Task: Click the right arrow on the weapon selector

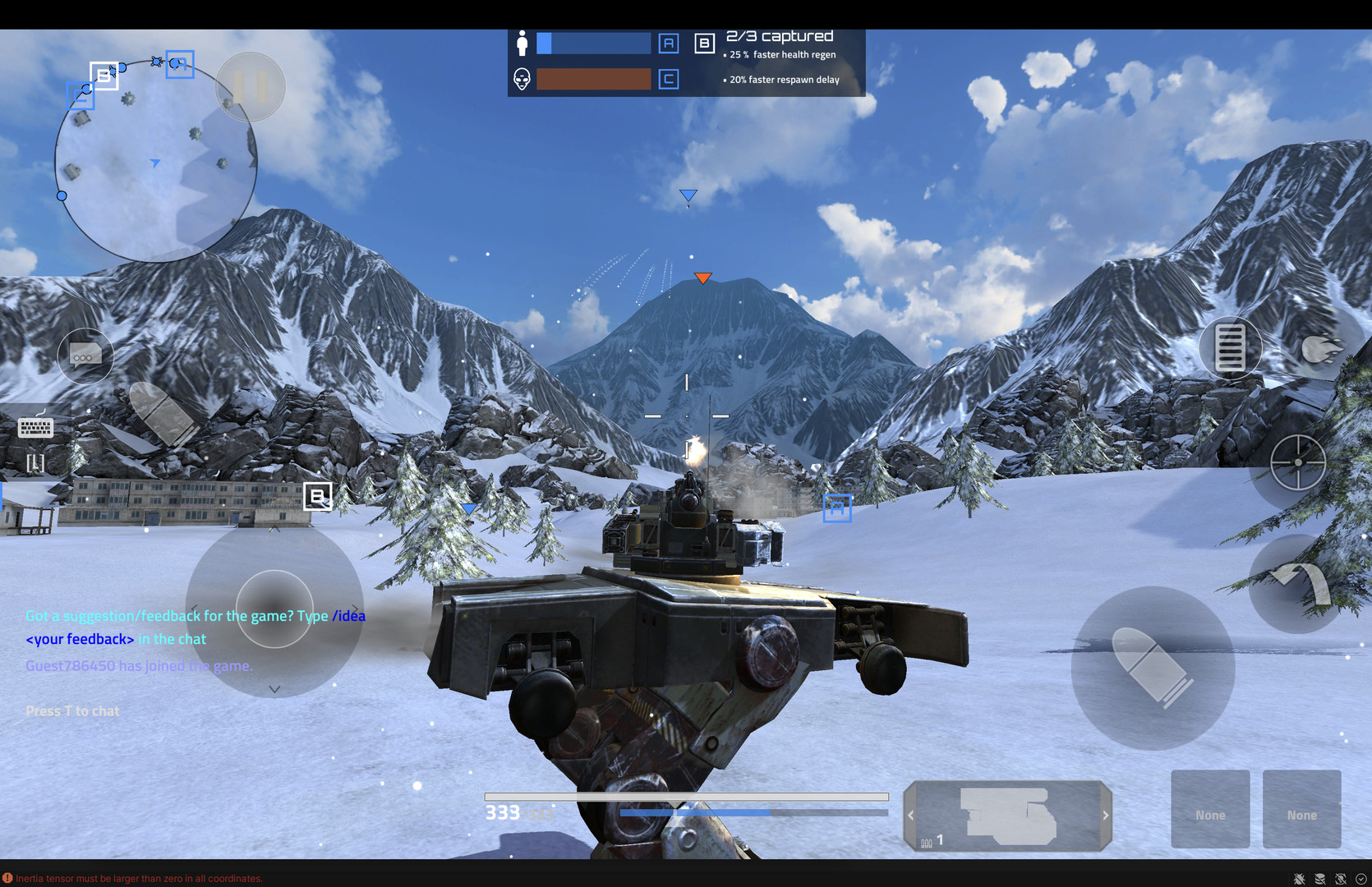Action: coord(1106,815)
